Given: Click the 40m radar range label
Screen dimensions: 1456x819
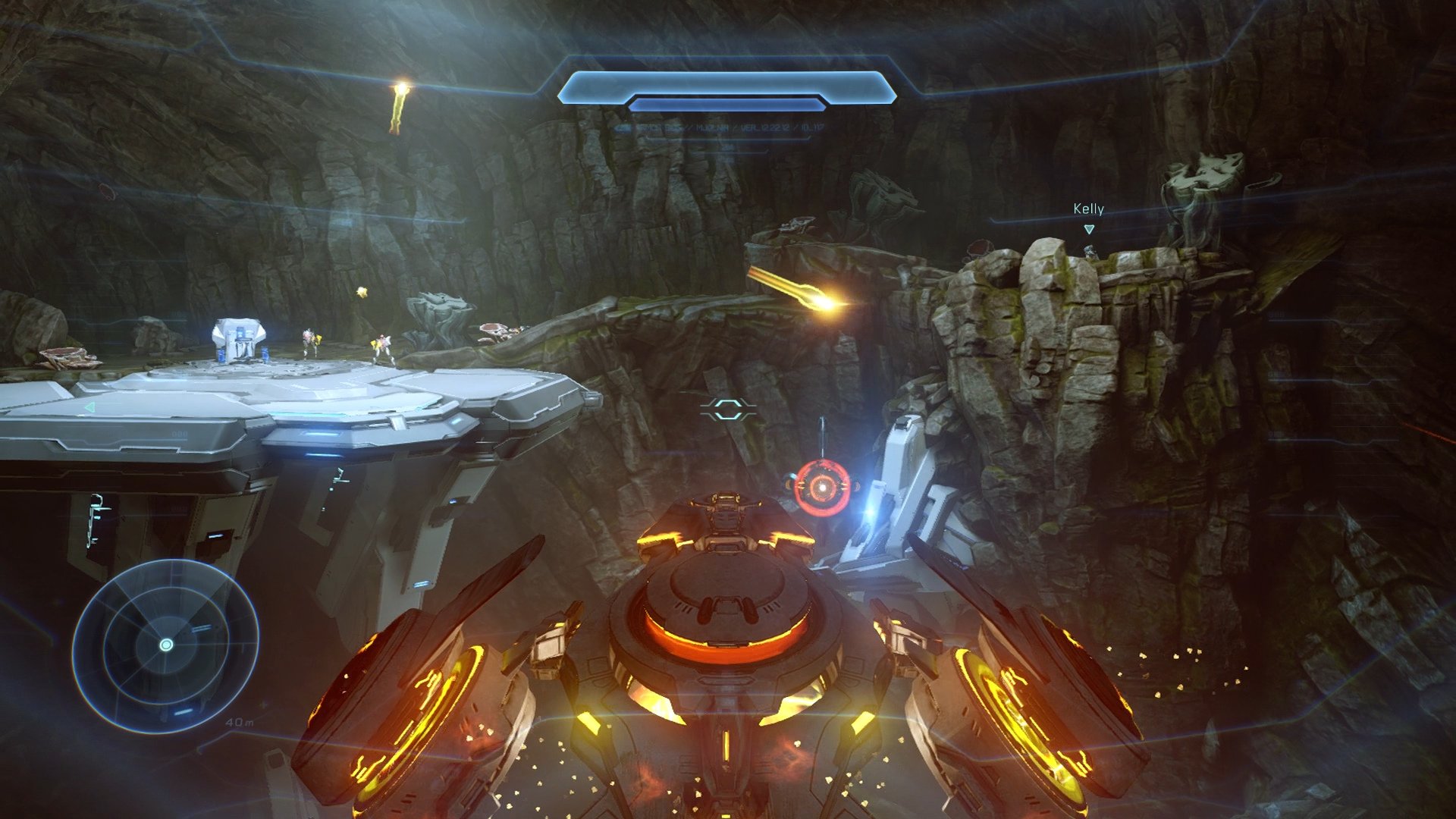Looking at the screenshot, I should tap(239, 723).
